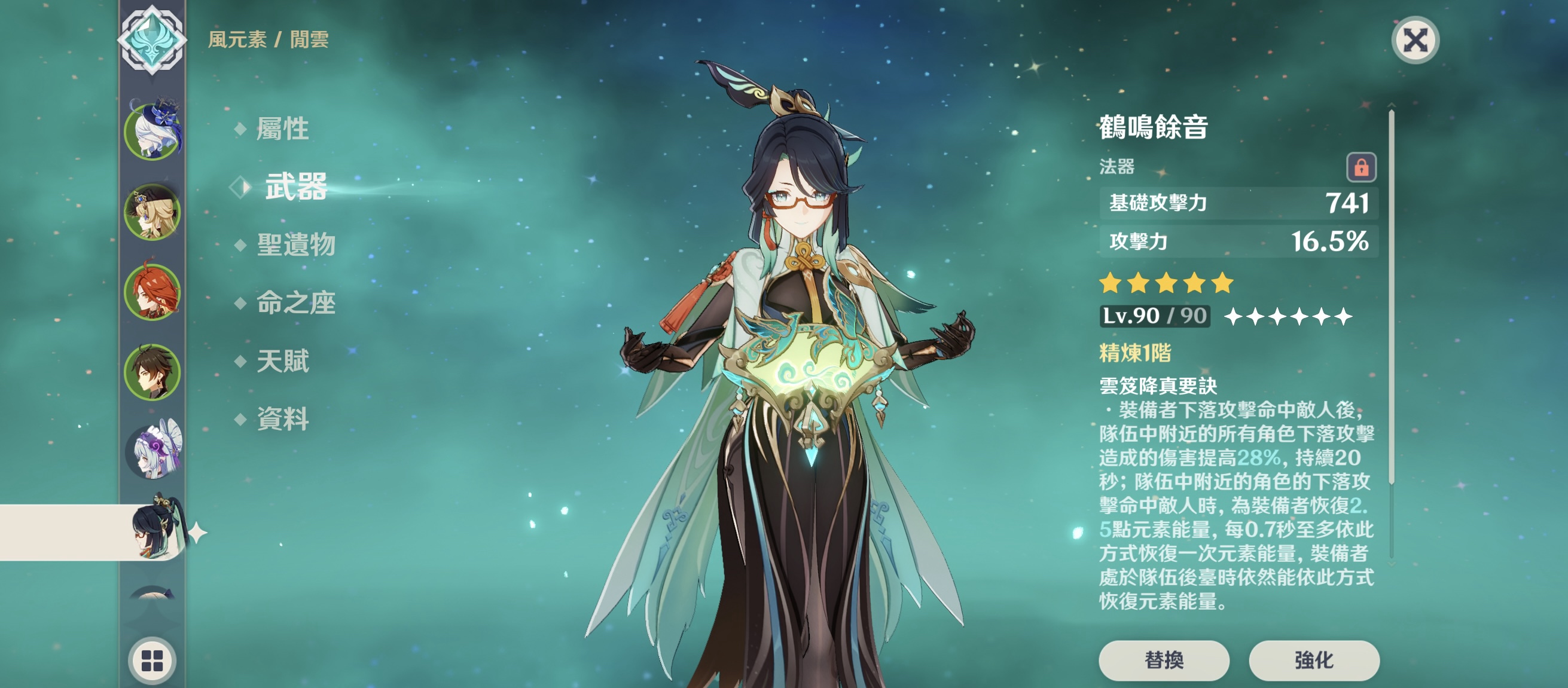Click the Anemo element emblem icon
1568x688 pixels.
click(152, 39)
